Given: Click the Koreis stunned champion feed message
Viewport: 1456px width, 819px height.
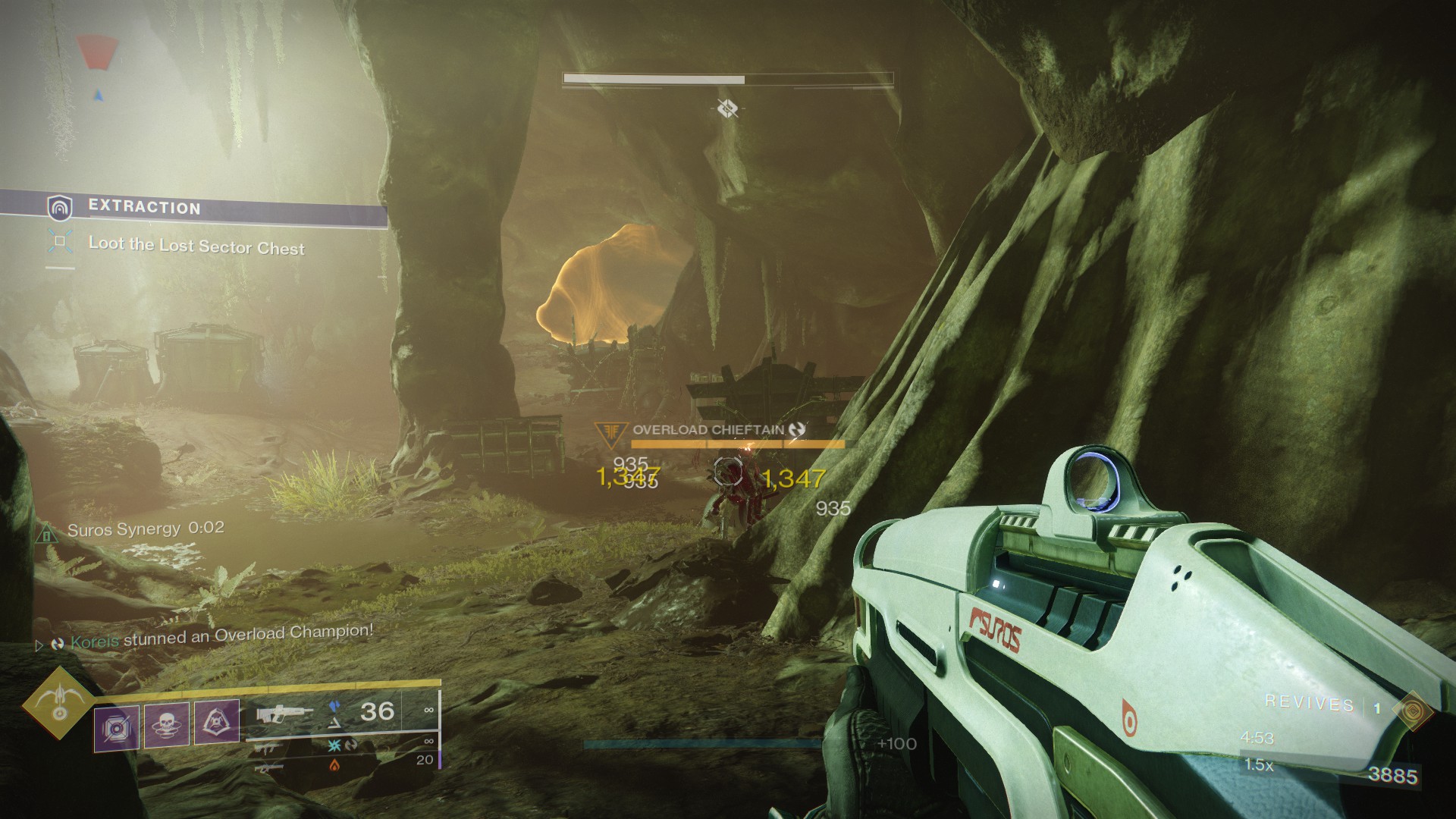Looking at the screenshot, I should pyautogui.click(x=221, y=635).
